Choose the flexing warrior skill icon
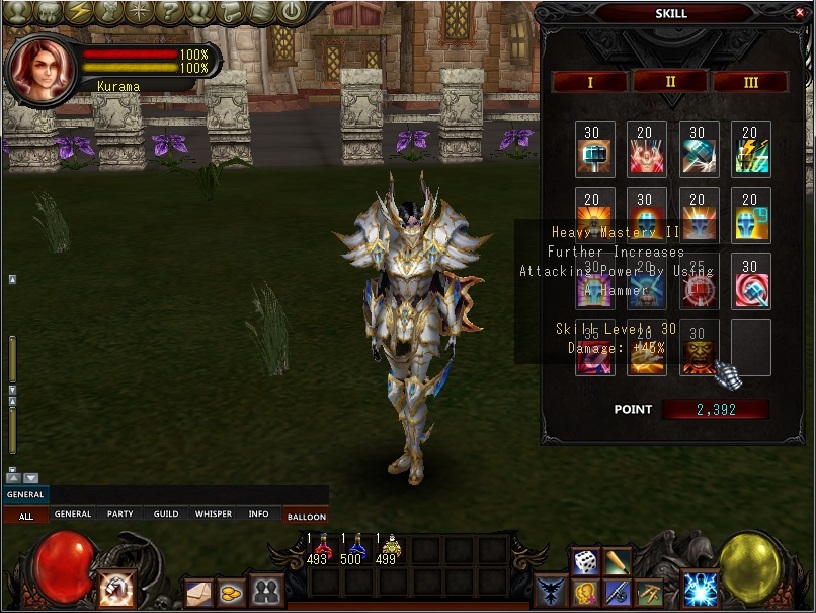This screenshot has height=613, width=816. 646,149
